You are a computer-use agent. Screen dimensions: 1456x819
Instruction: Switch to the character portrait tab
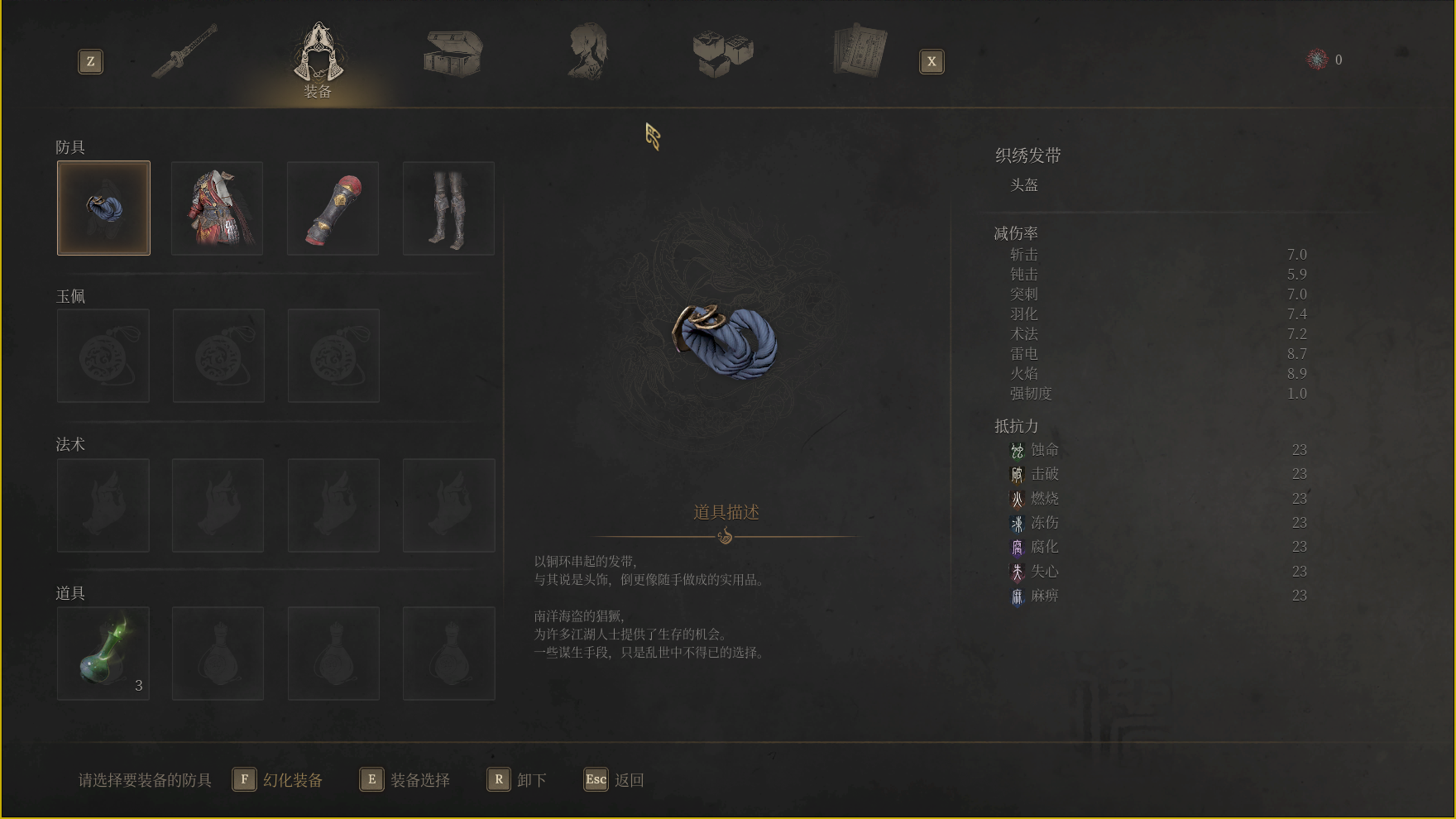(587, 51)
